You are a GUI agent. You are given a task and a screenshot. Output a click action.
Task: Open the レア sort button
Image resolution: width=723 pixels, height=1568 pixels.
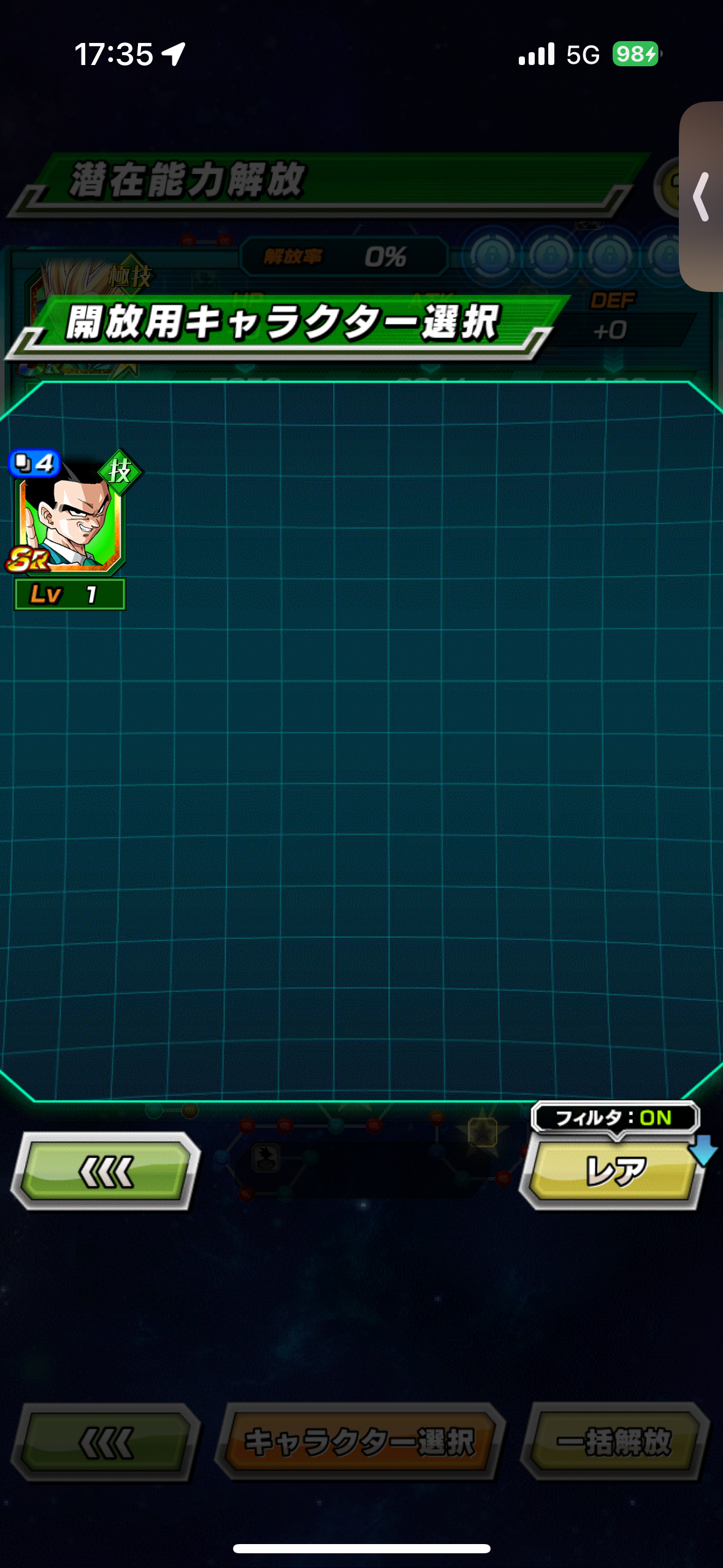click(x=613, y=1173)
